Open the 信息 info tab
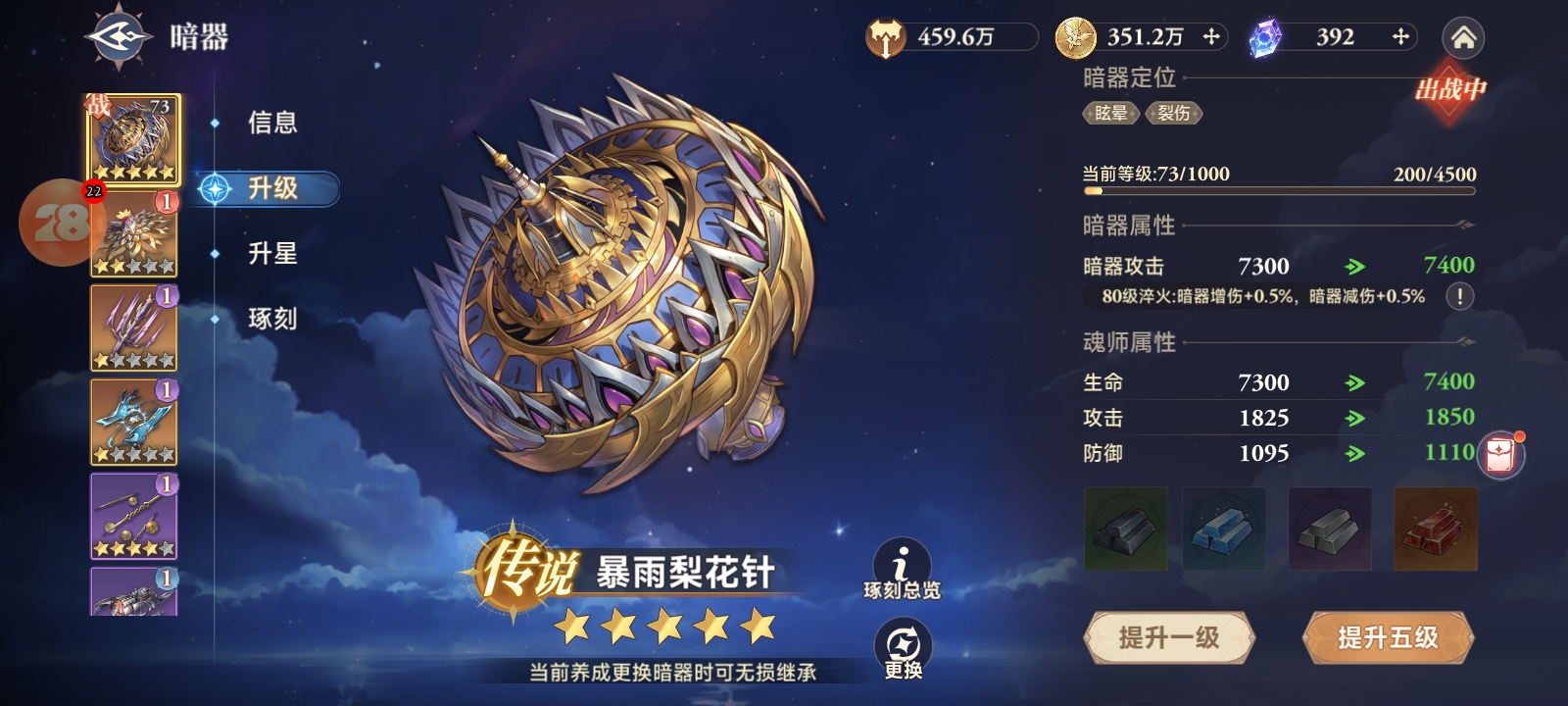 271,123
